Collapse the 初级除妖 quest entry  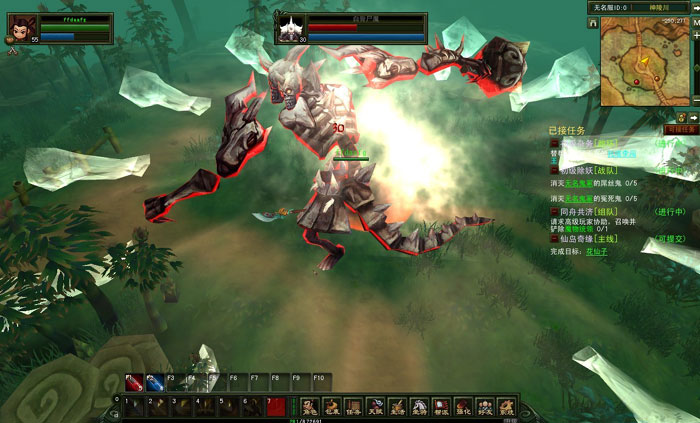553,171
